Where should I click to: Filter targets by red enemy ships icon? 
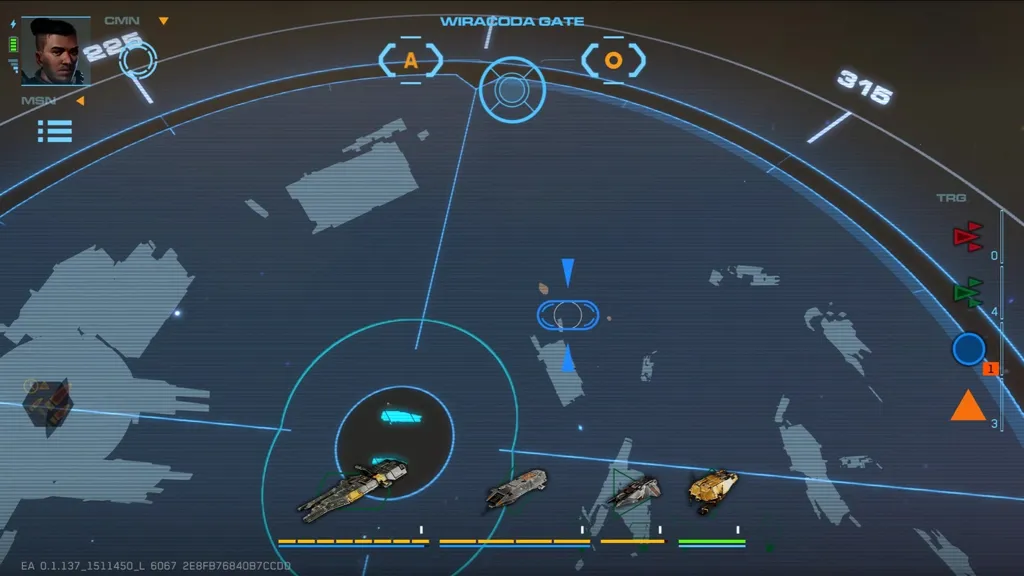click(967, 237)
